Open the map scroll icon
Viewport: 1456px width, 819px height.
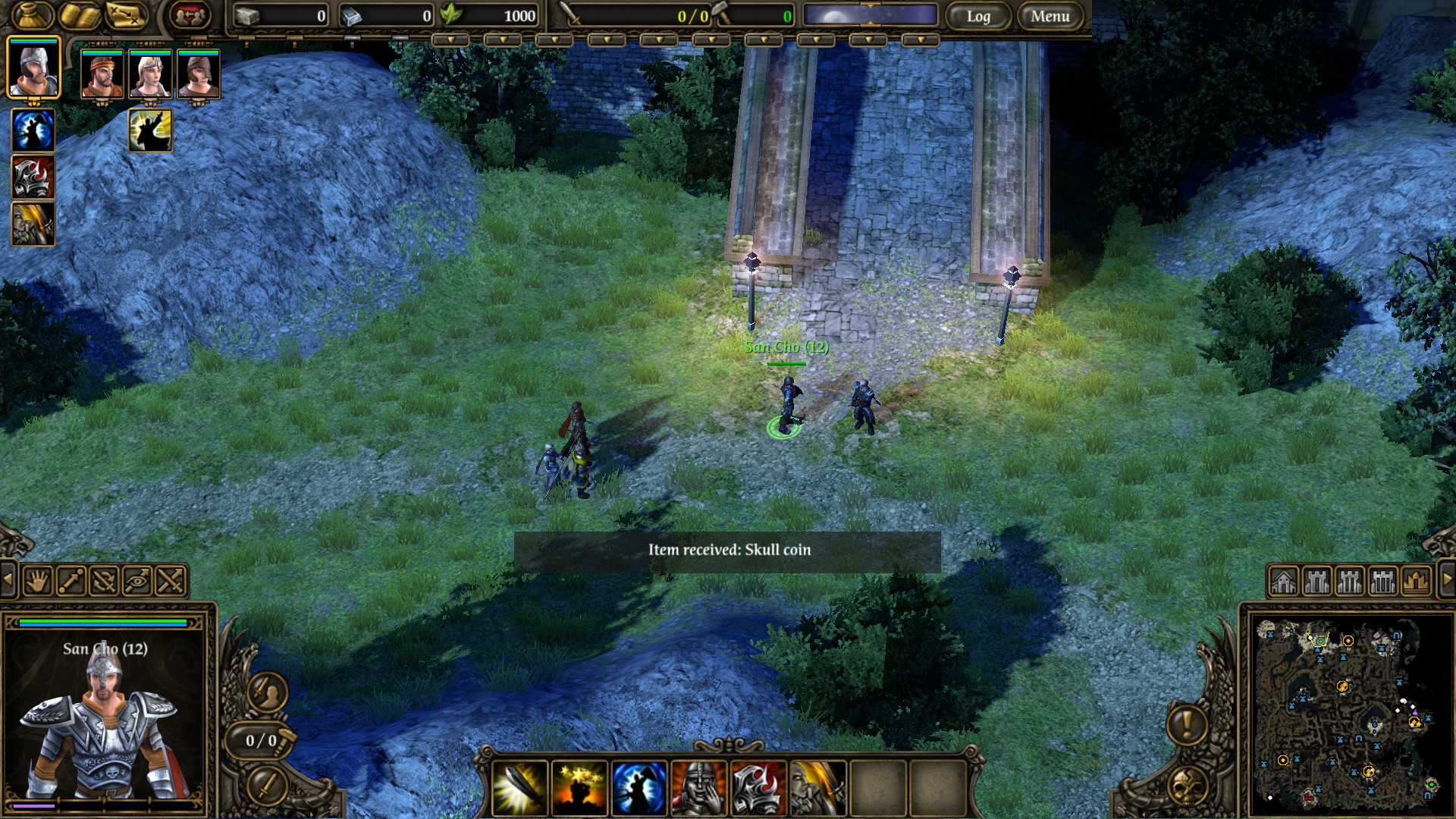[x=126, y=16]
